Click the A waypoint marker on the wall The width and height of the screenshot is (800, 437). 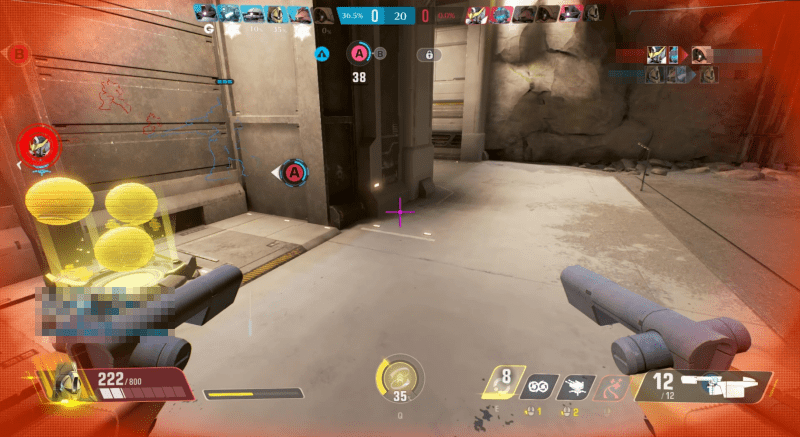294,173
